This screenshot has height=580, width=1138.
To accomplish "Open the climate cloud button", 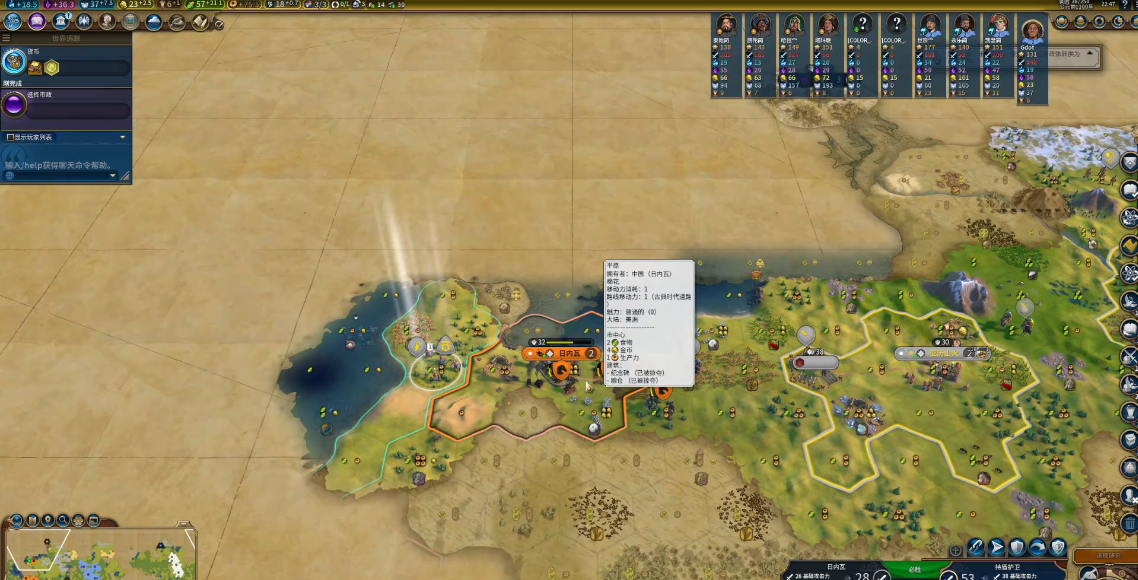I will pyautogui.click(x=153, y=21).
